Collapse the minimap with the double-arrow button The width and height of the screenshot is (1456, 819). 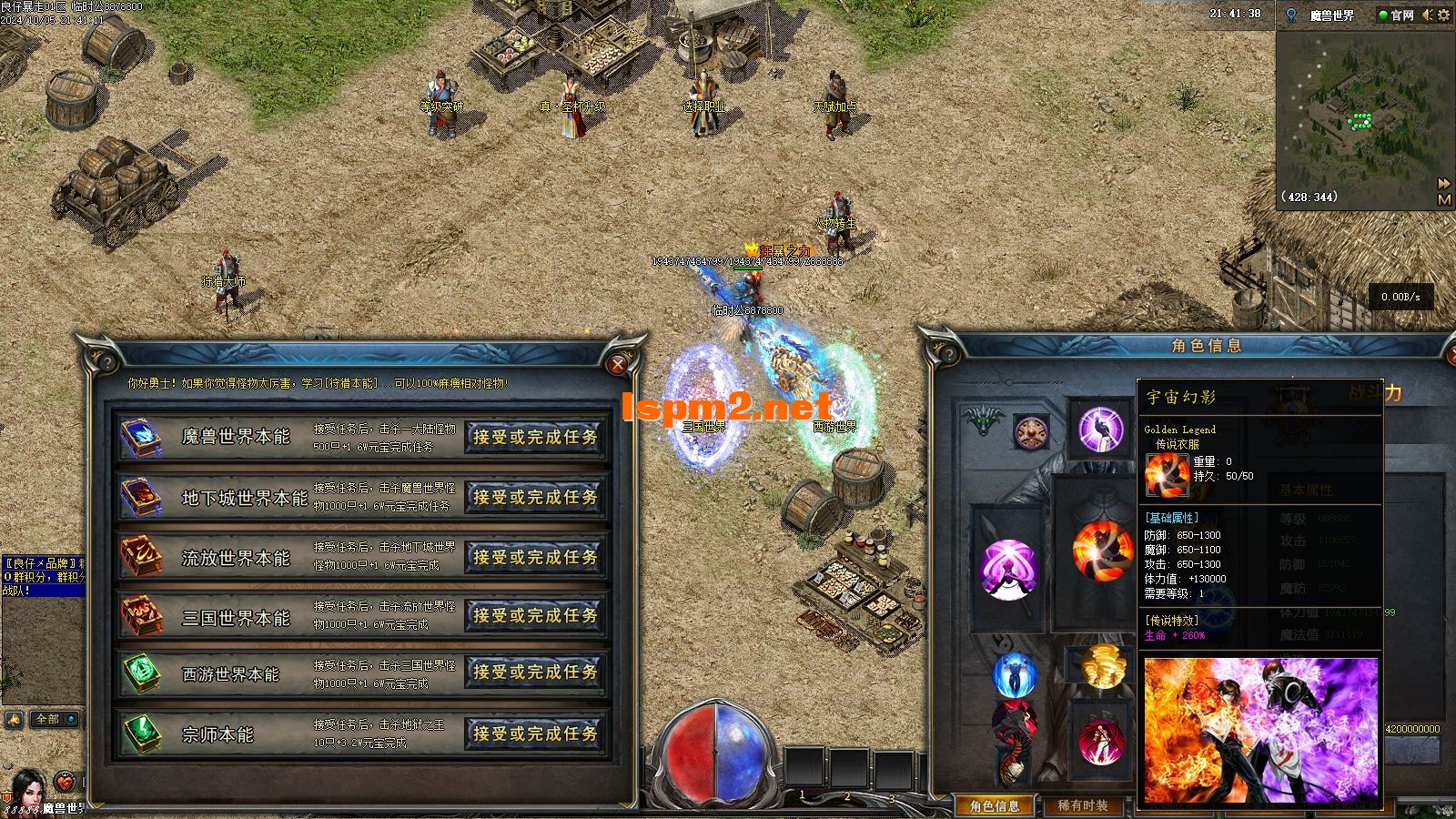[x=1444, y=184]
